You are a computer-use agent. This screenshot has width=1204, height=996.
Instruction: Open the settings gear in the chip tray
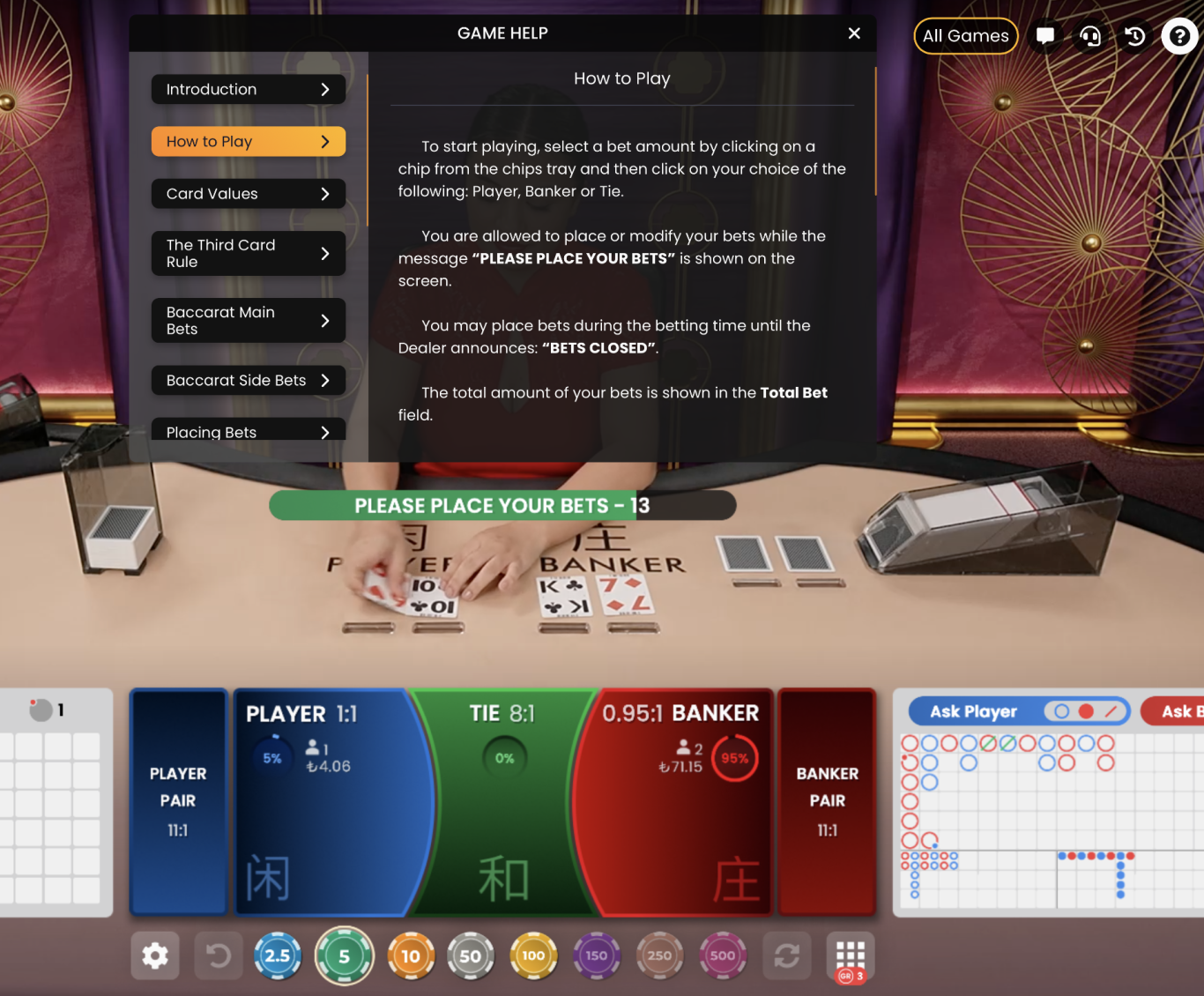point(155,955)
